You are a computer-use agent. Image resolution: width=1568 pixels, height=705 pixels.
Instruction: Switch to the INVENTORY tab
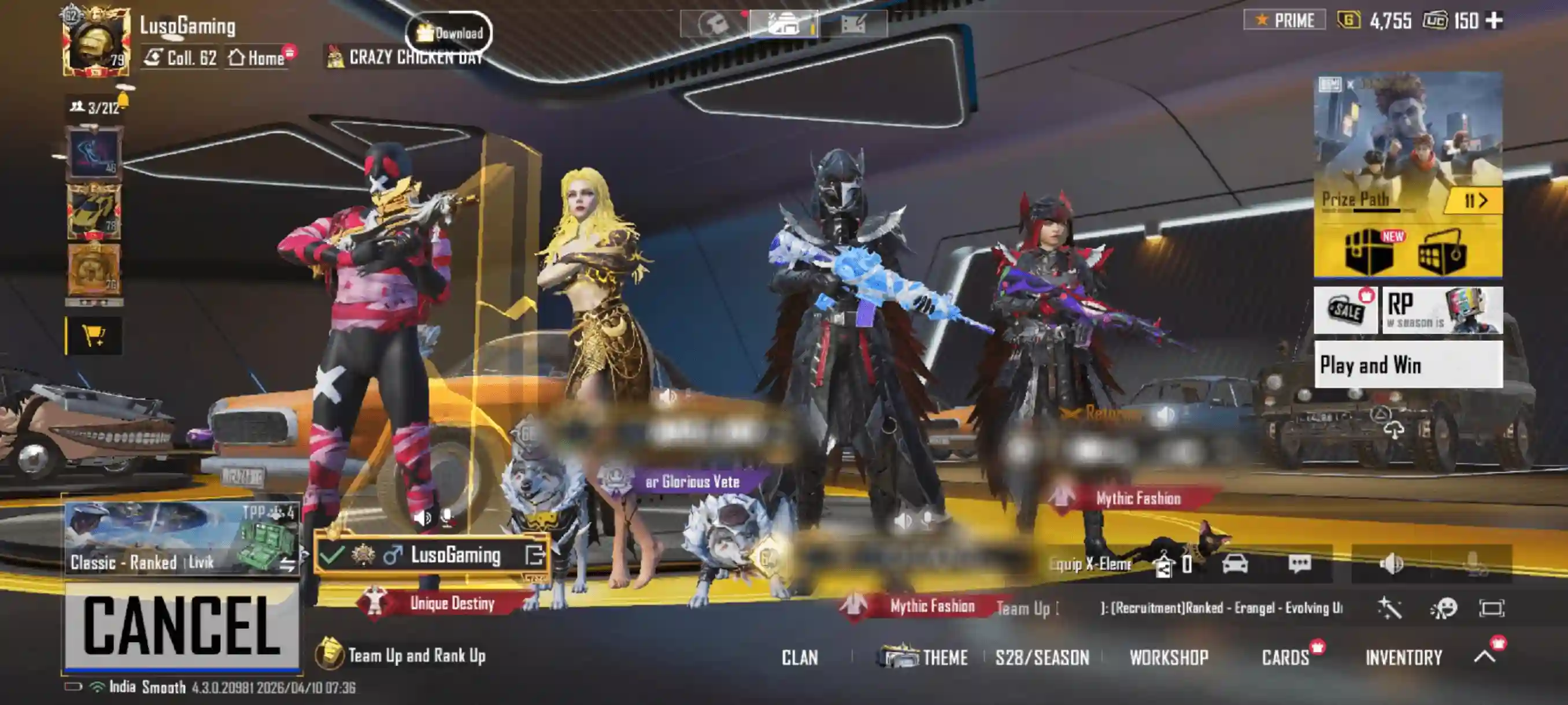click(1404, 658)
